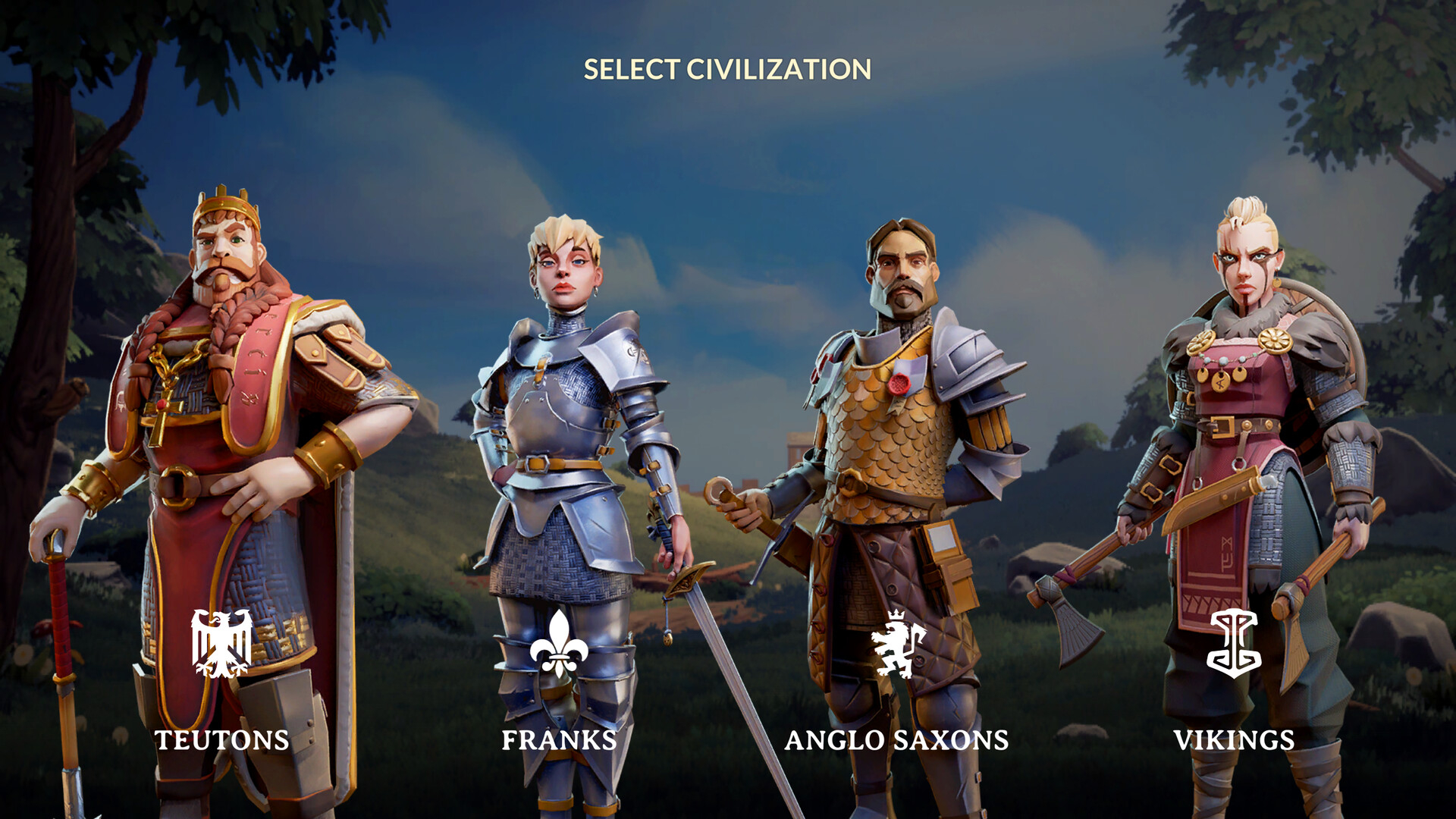Choose the Franks civilization label
Viewport: 1456px width, 819px height.
point(559,740)
